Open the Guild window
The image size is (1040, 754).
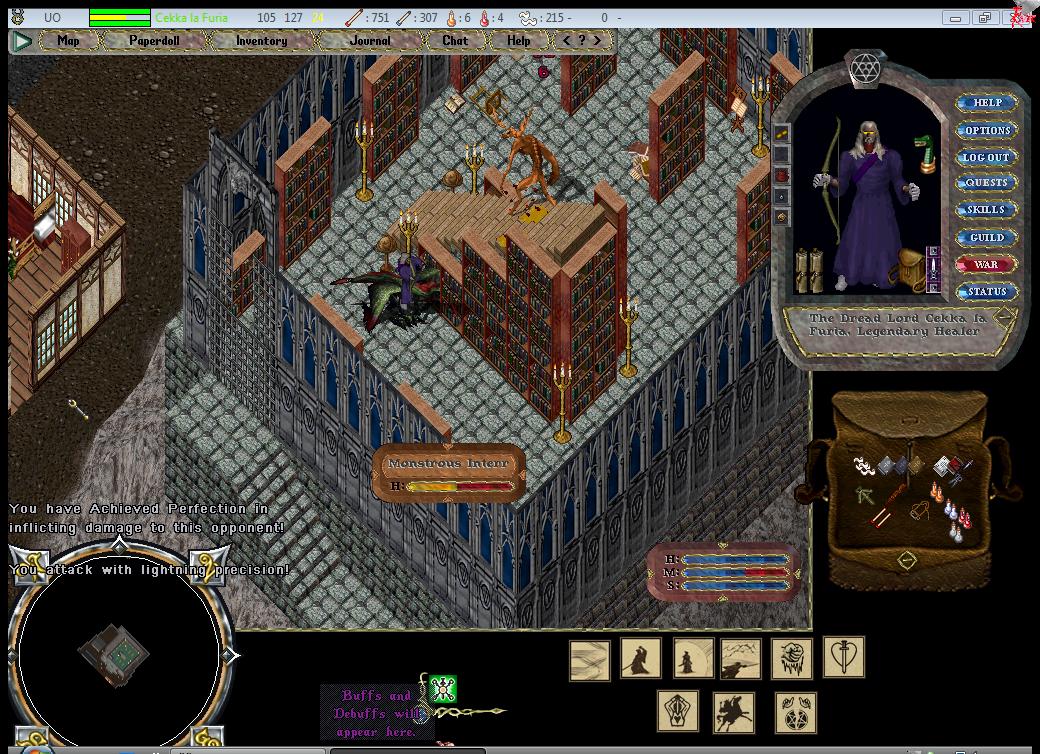click(x=986, y=237)
